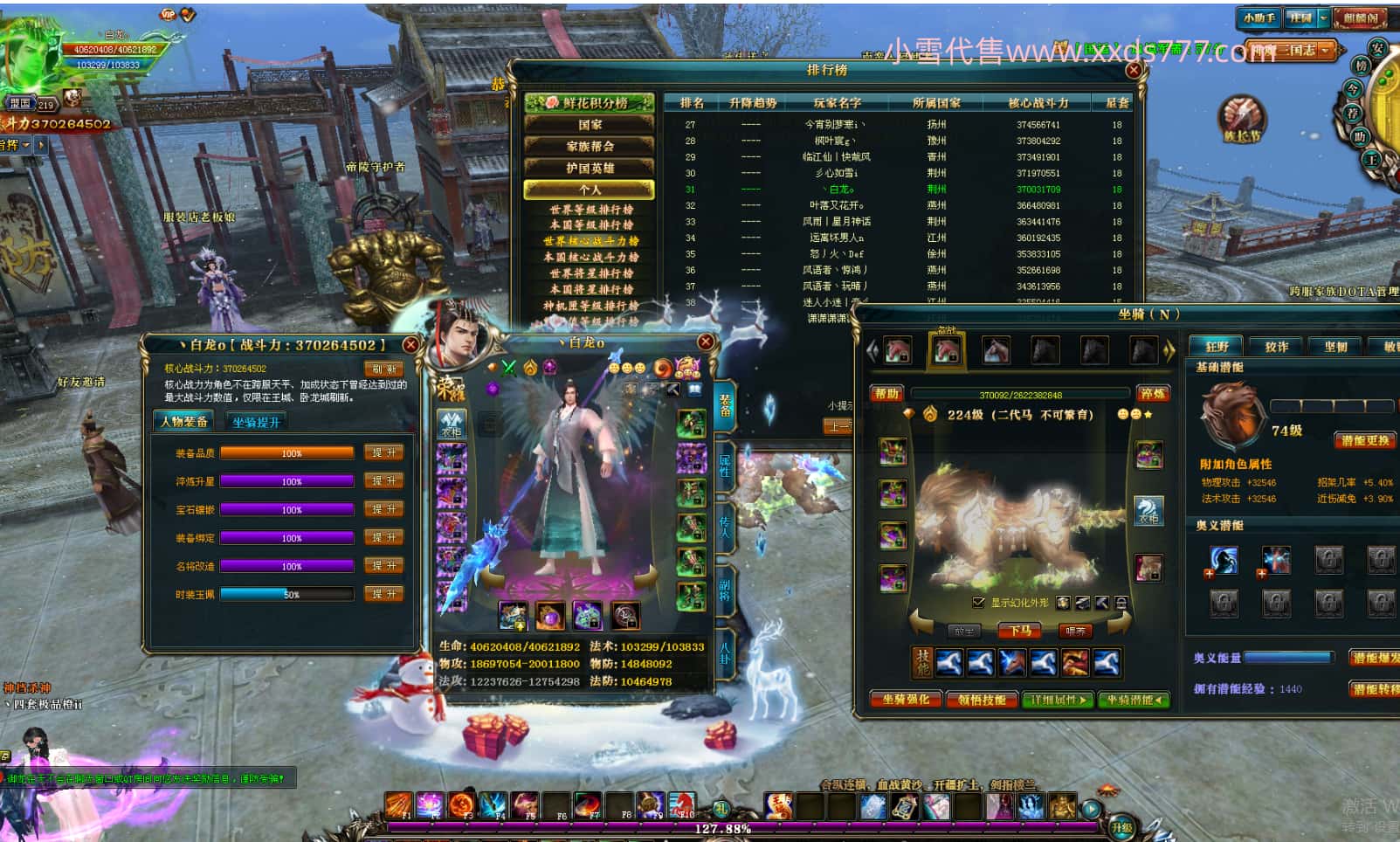Open the character 衣柜 wardrobe icon
1400x842 pixels.
pos(451,424)
